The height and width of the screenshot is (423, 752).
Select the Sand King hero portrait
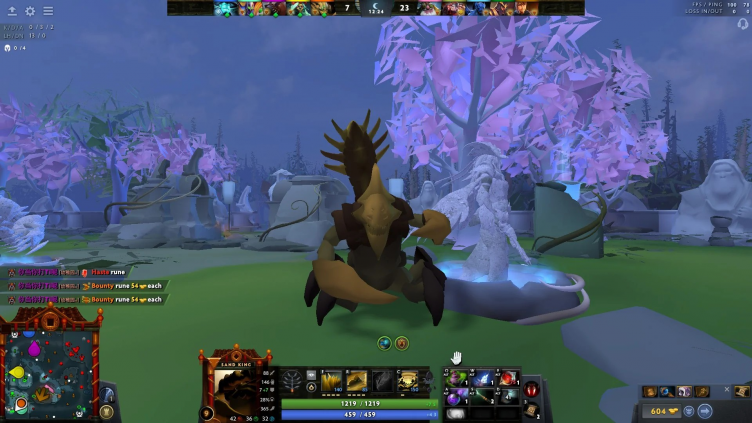point(234,384)
